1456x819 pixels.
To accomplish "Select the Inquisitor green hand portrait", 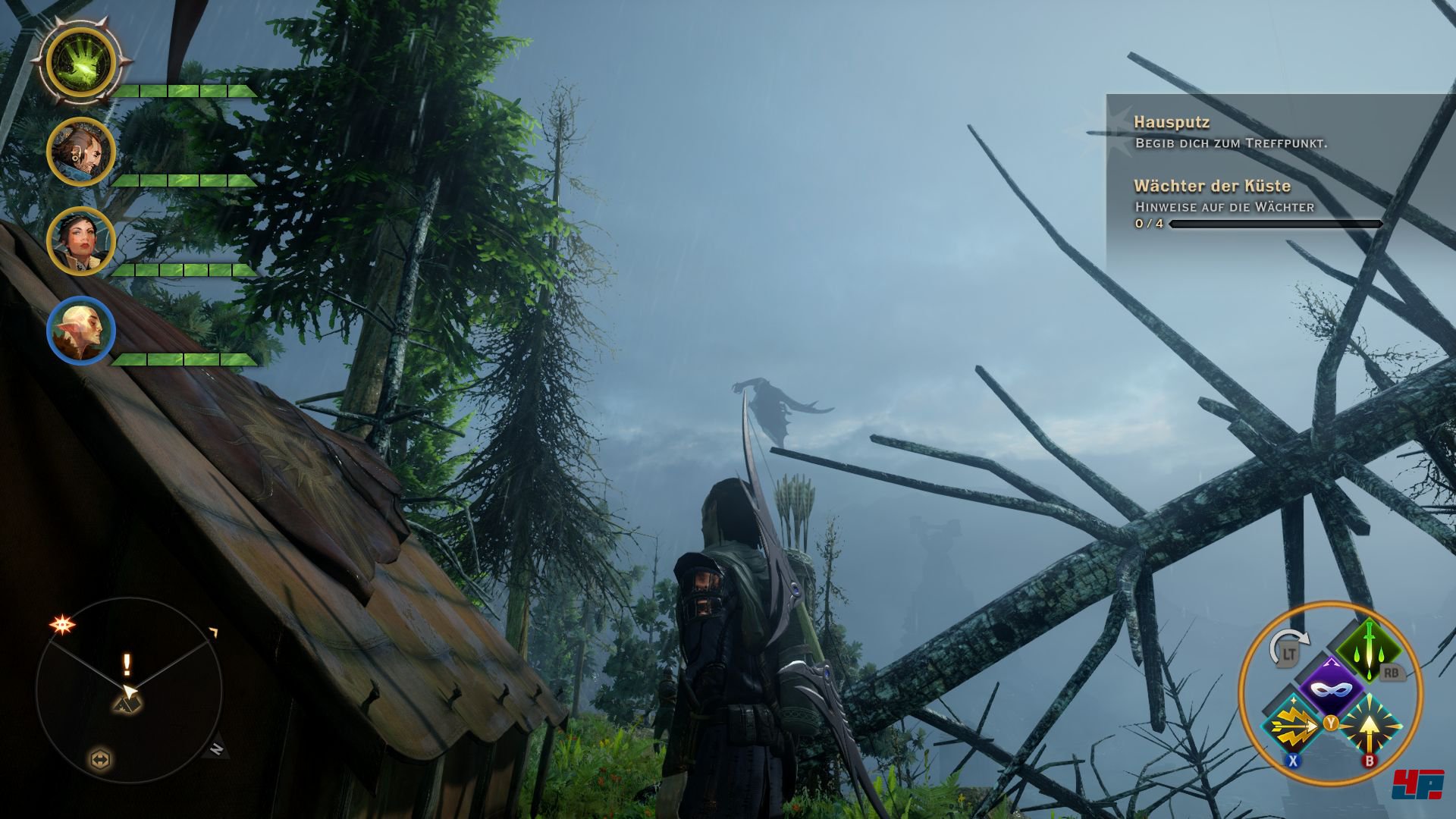I will (x=81, y=61).
